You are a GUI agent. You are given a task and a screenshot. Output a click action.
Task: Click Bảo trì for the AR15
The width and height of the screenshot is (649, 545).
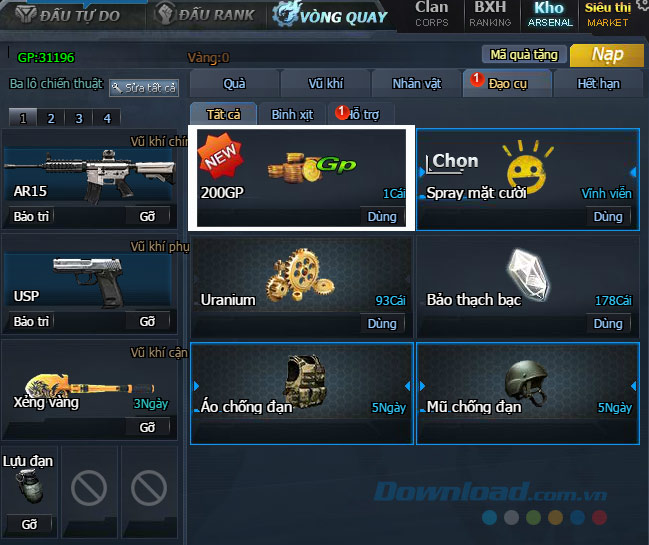(x=31, y=215)
